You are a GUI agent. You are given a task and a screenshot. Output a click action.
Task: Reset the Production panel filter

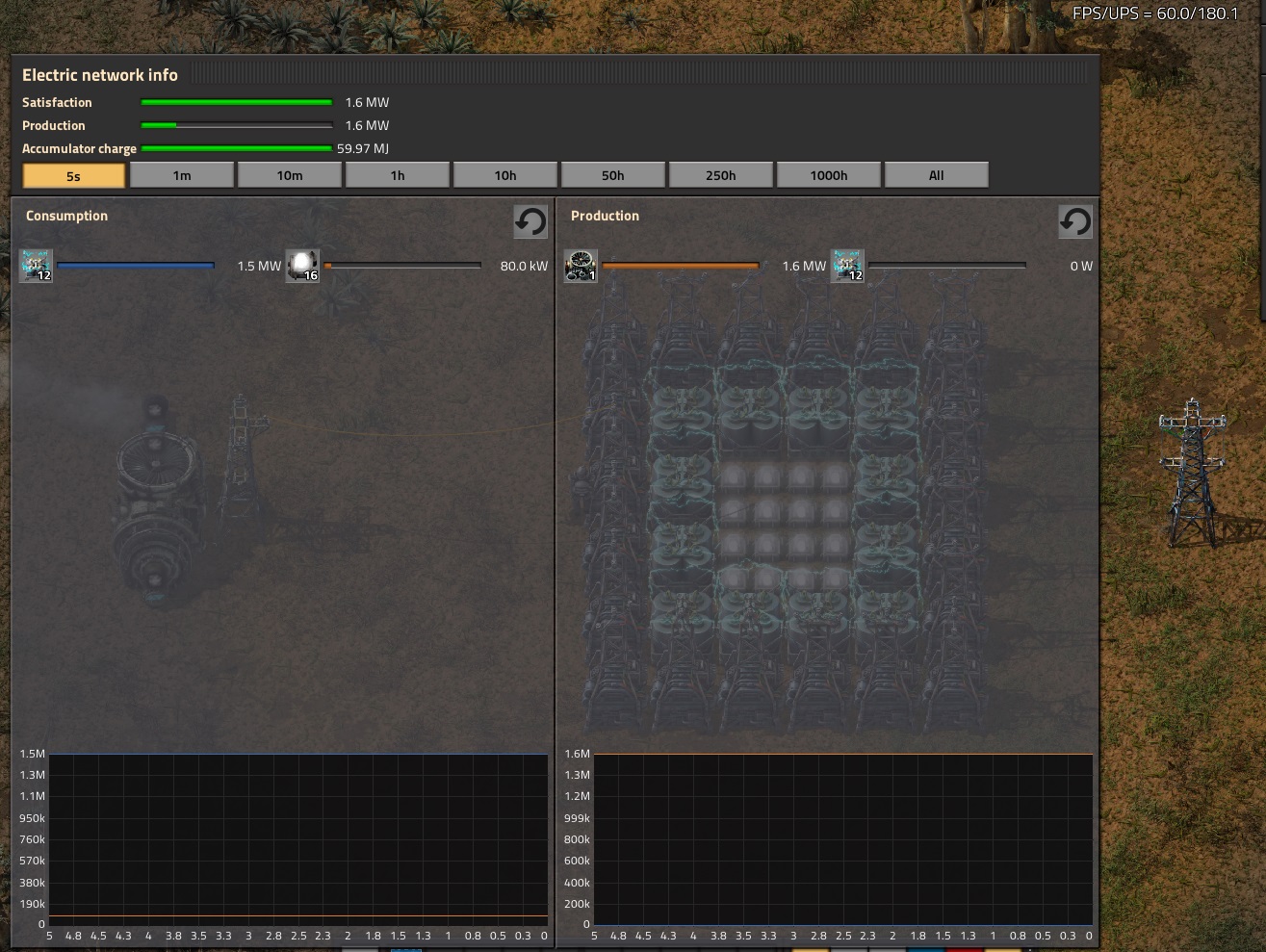(x=1075, y=221)
